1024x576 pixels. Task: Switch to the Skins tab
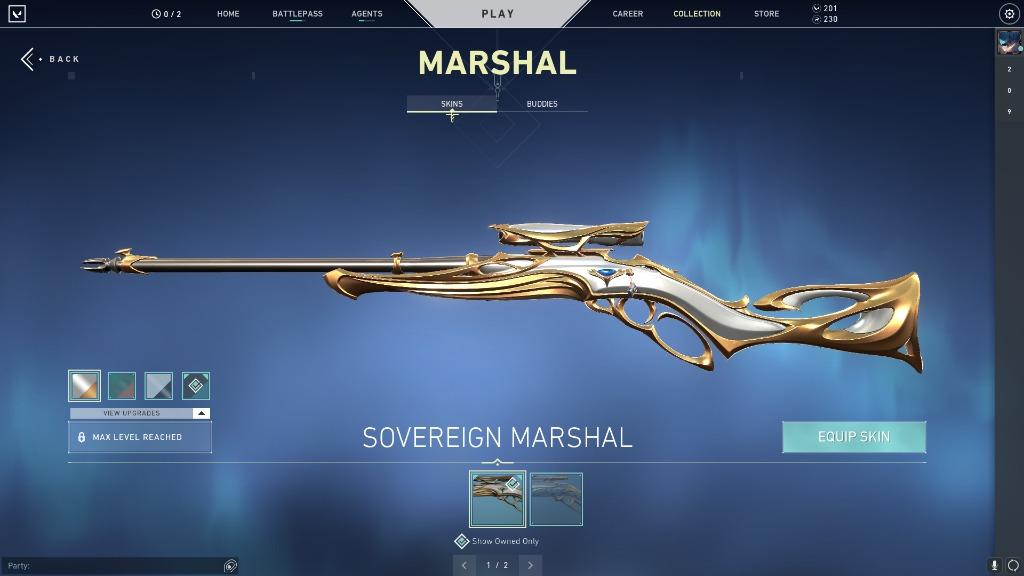point(452,104)
